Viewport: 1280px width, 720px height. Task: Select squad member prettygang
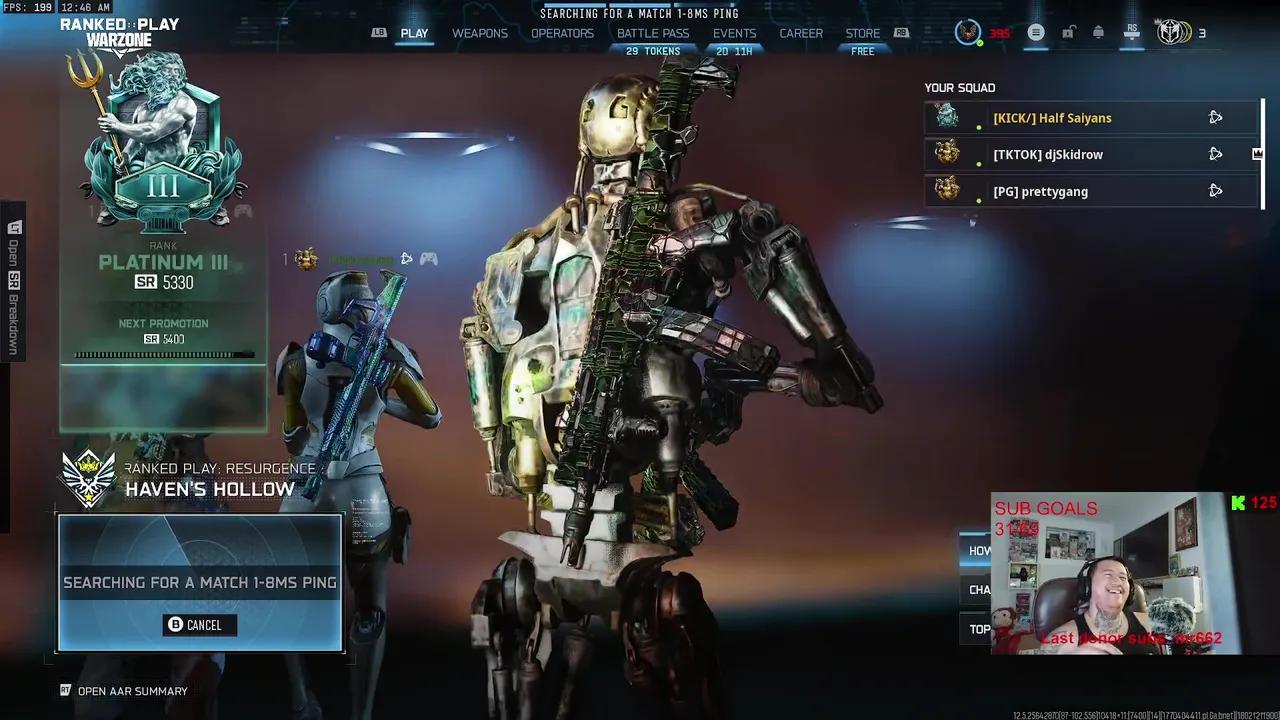tap(1040, 191)
